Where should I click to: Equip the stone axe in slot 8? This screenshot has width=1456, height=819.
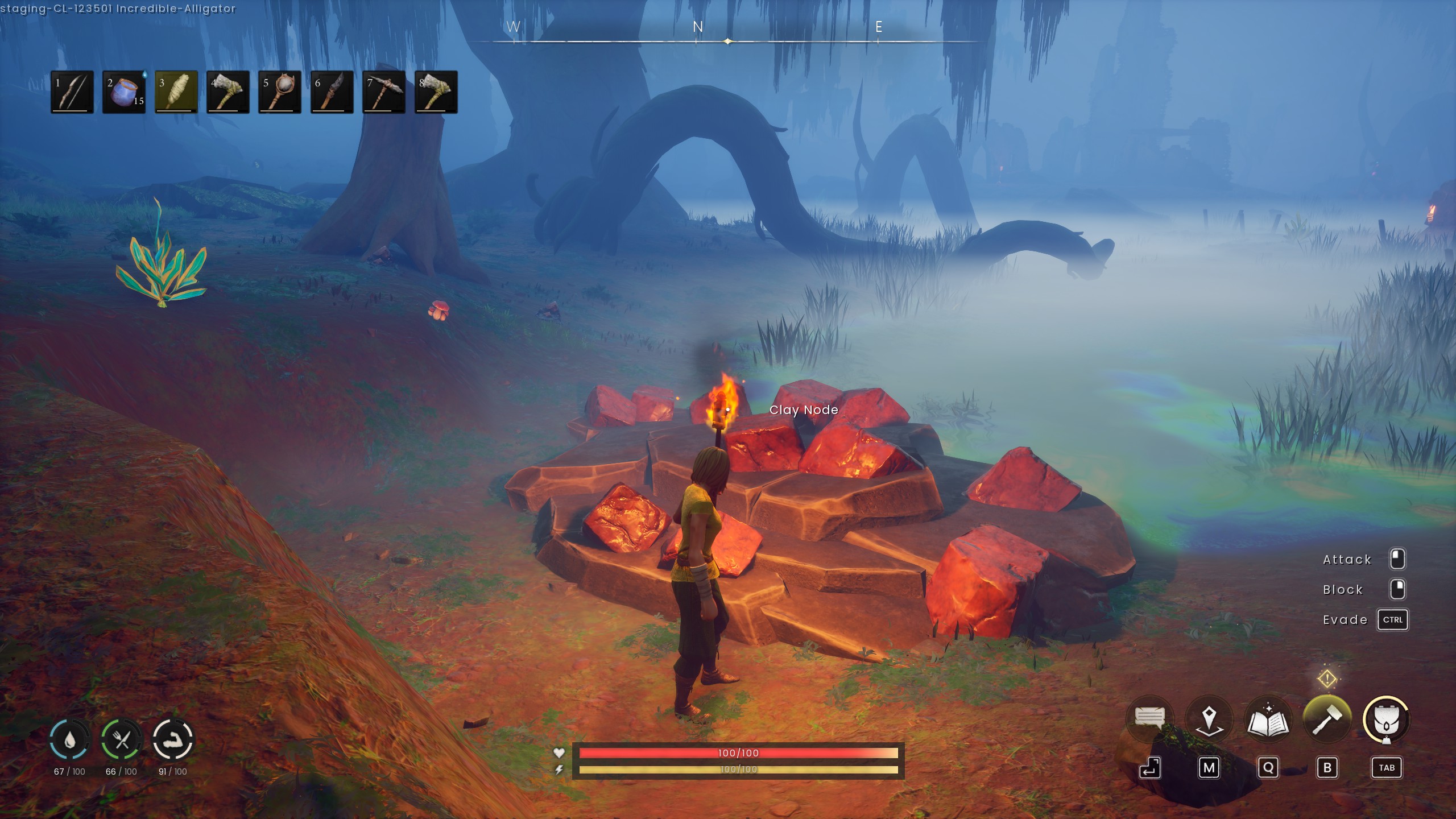[436, 92]
